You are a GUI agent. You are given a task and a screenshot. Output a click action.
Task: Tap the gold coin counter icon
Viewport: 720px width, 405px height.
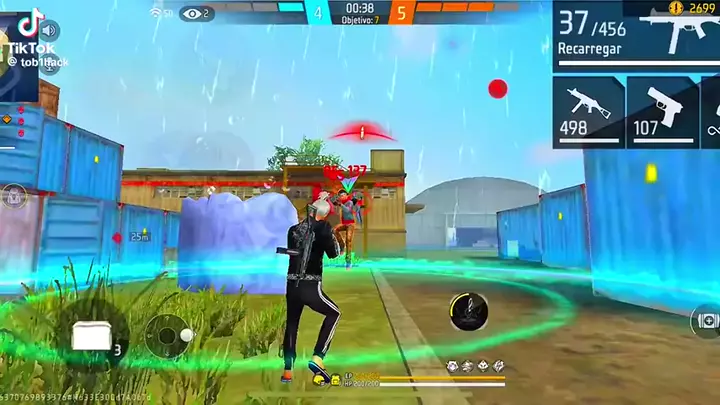click(x=675, y=7)
